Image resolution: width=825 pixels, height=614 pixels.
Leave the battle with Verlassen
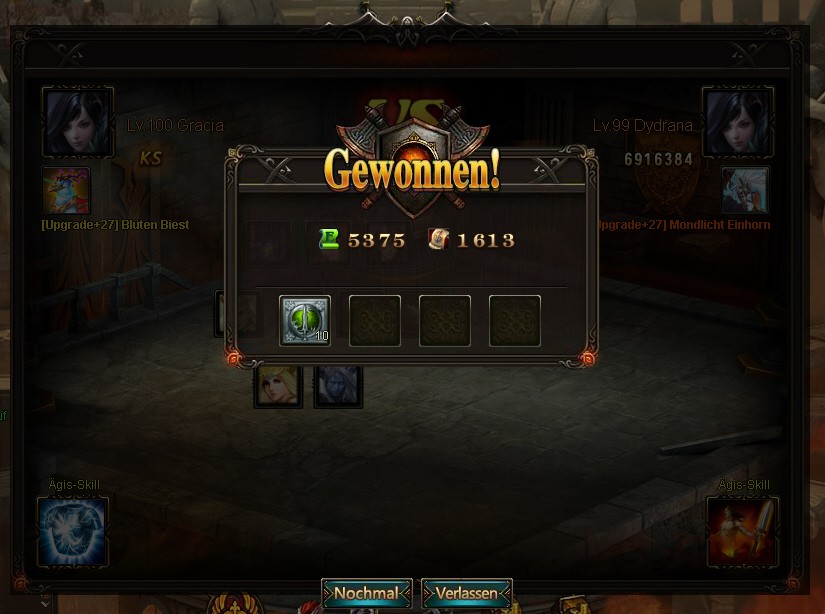[x=467, y=593]
